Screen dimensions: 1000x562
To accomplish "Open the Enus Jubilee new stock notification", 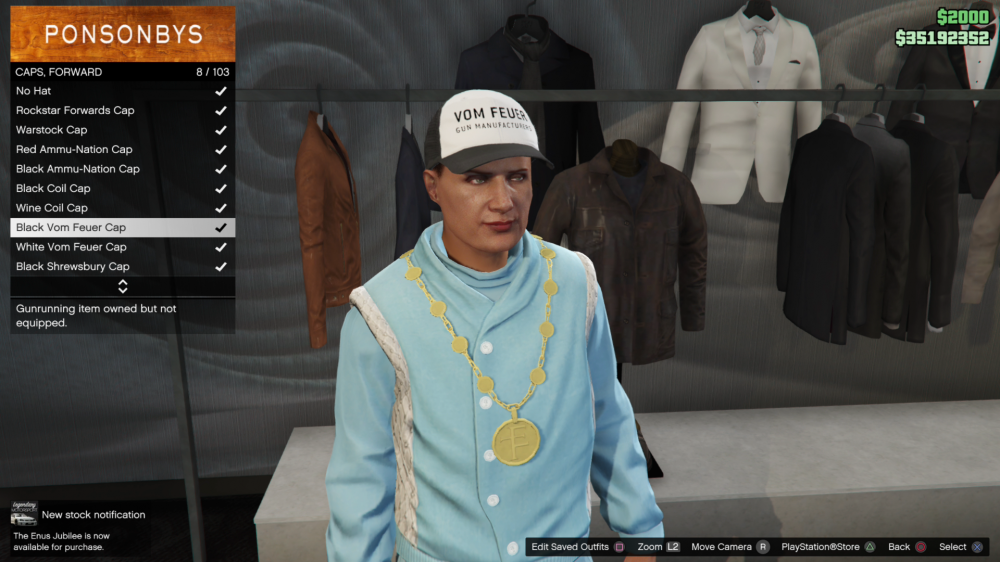I will (x=78, y=527).
